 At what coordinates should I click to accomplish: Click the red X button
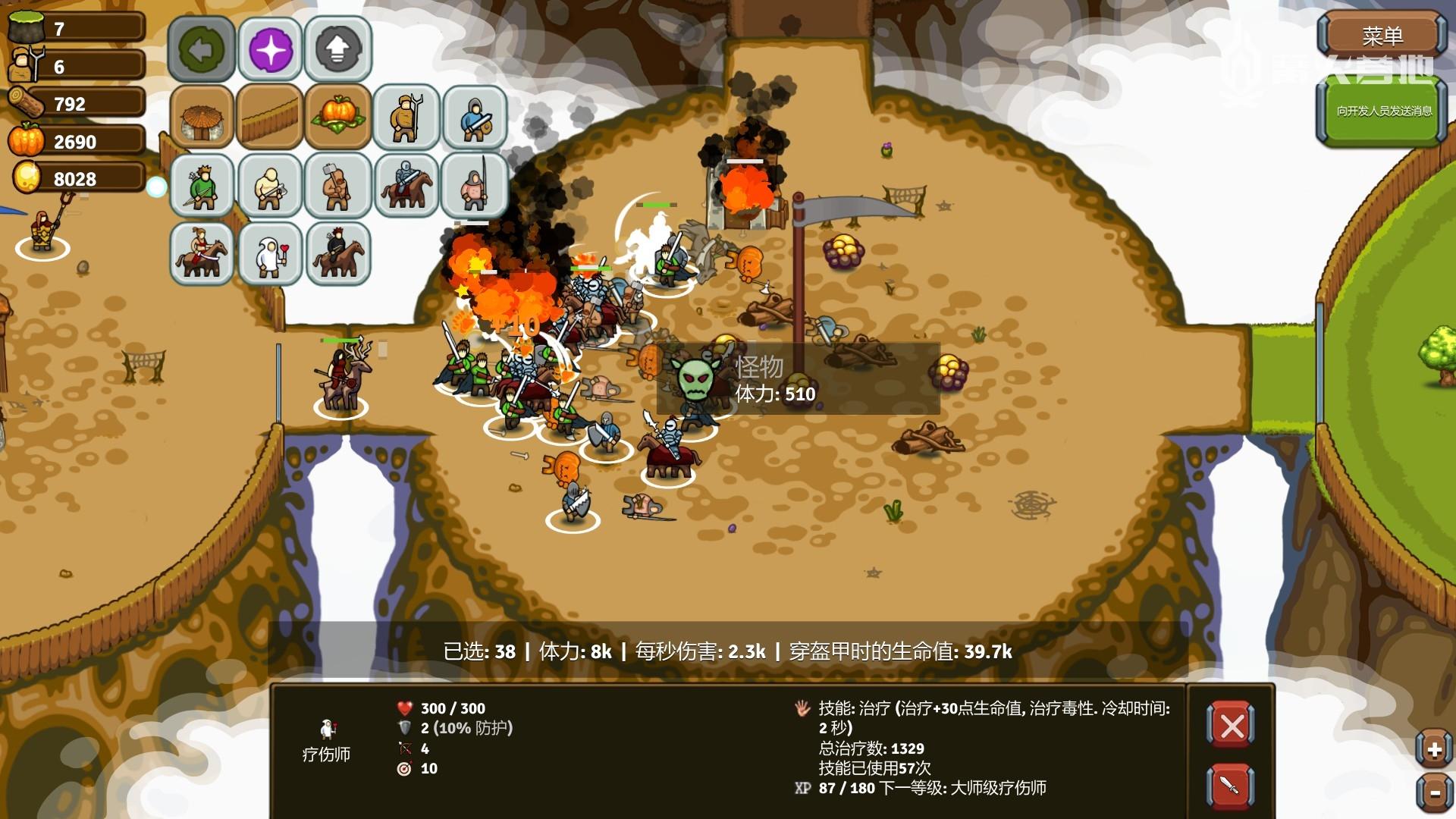tap(1230, 726)
